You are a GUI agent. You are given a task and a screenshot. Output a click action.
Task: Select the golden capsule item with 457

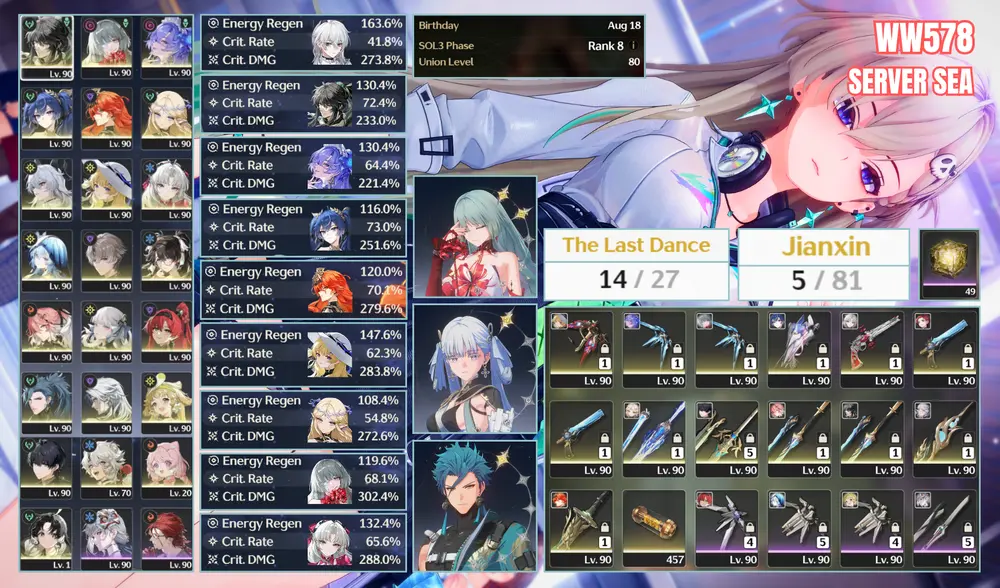[x=654, y=527]
